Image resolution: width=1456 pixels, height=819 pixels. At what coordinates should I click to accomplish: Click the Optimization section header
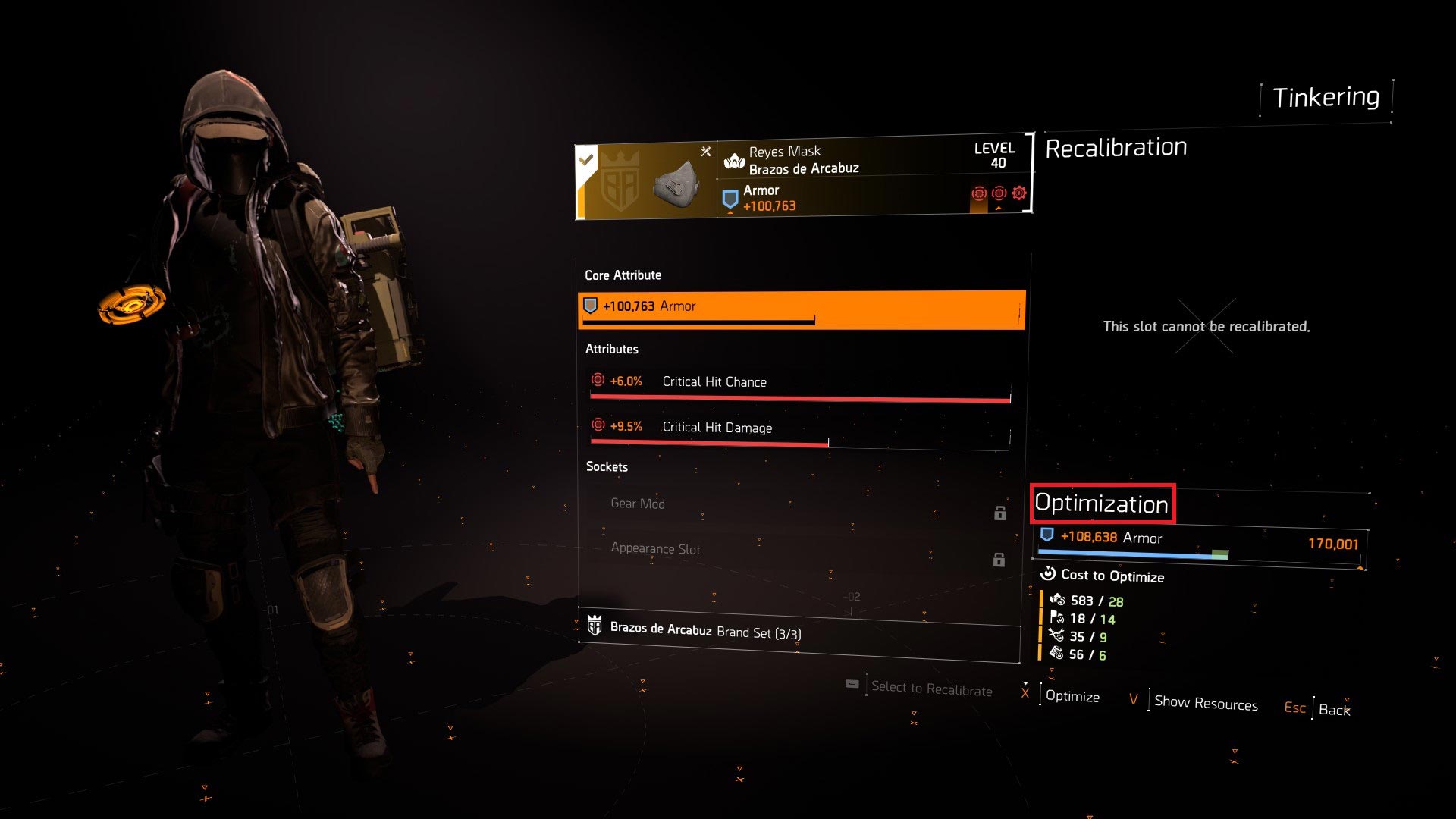tap(1101, 504)
